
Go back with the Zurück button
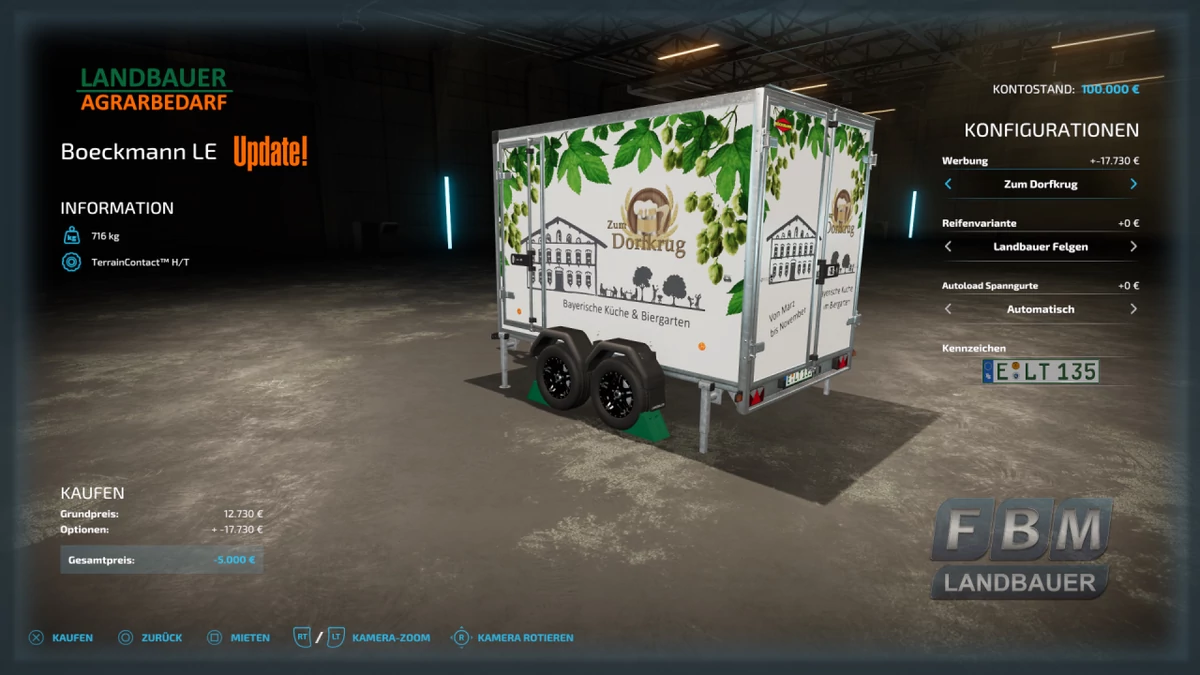pos(150,637)
